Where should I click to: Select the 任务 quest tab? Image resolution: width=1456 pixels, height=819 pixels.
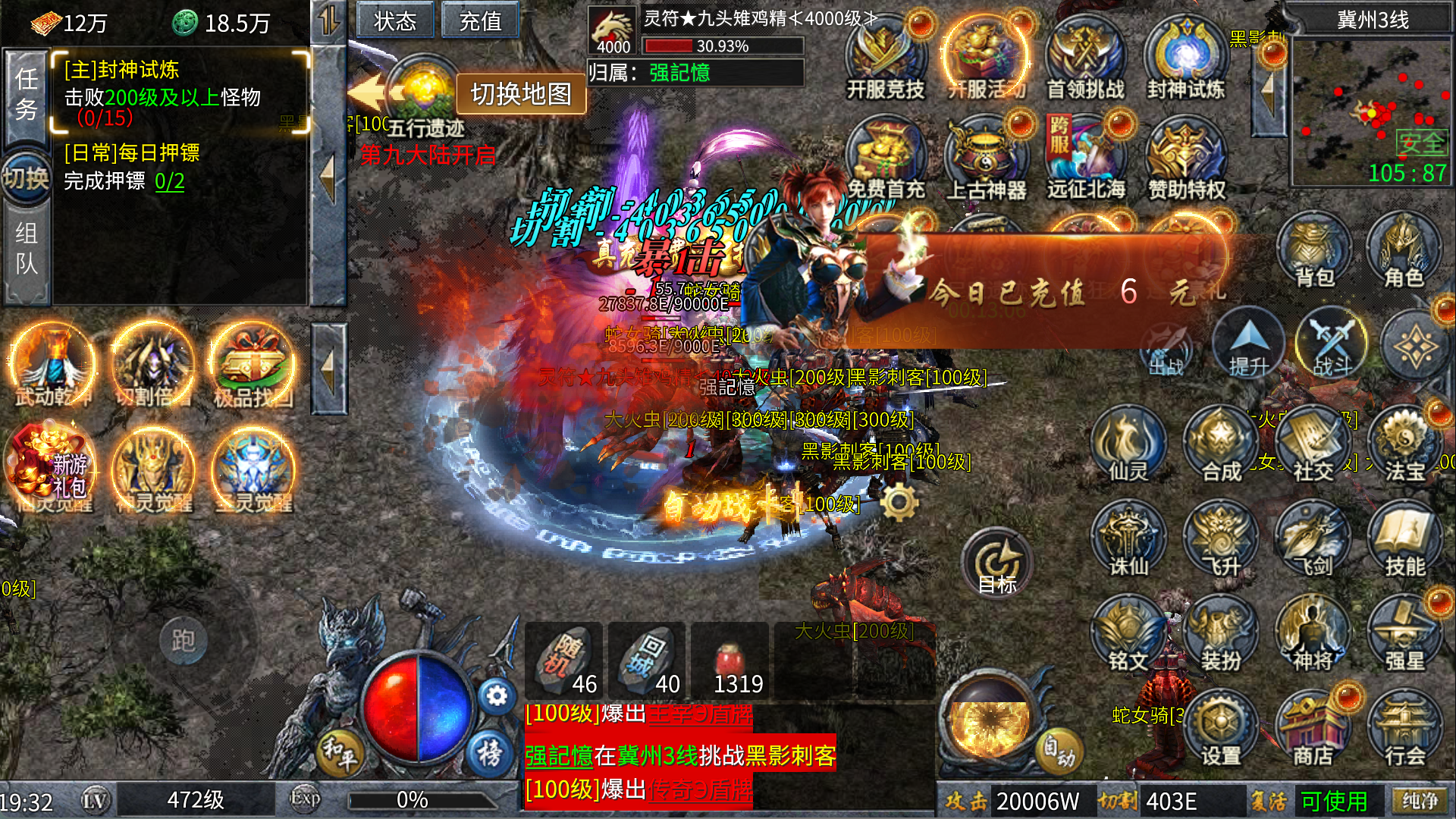coord(27,94)
